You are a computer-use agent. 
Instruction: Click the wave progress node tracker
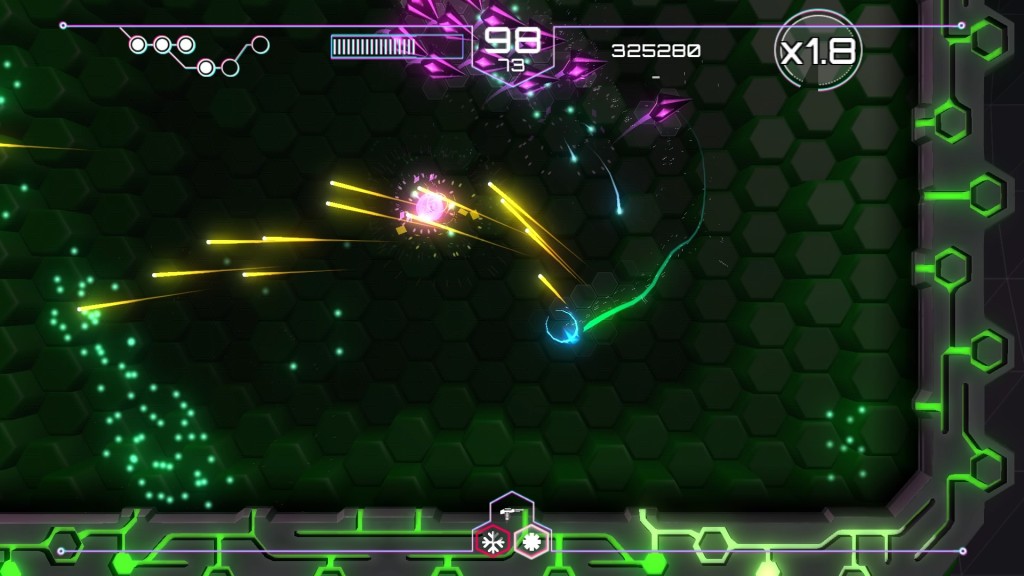coord(197,54)
